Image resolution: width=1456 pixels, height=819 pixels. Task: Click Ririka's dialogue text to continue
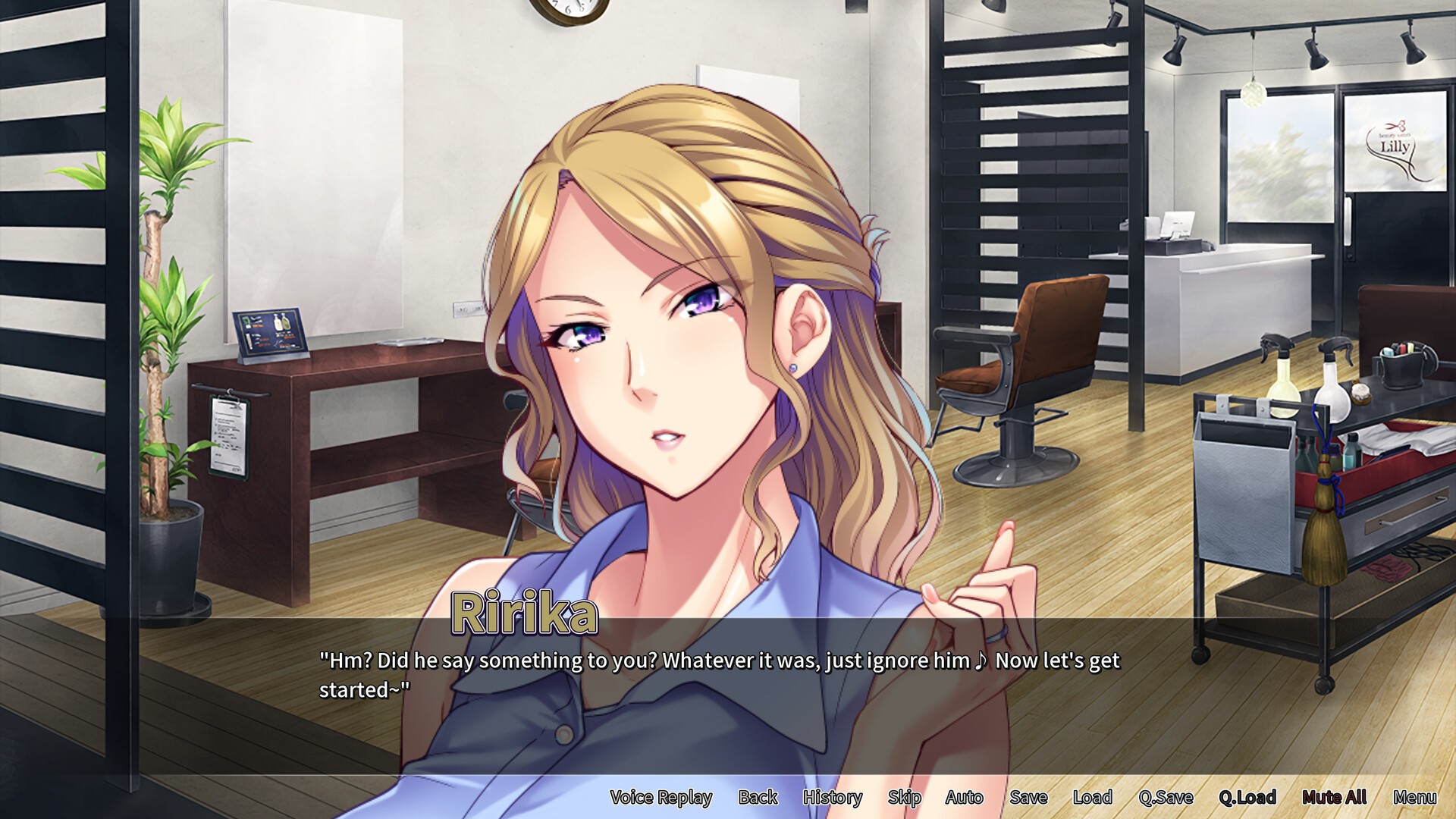click(719, 675)
